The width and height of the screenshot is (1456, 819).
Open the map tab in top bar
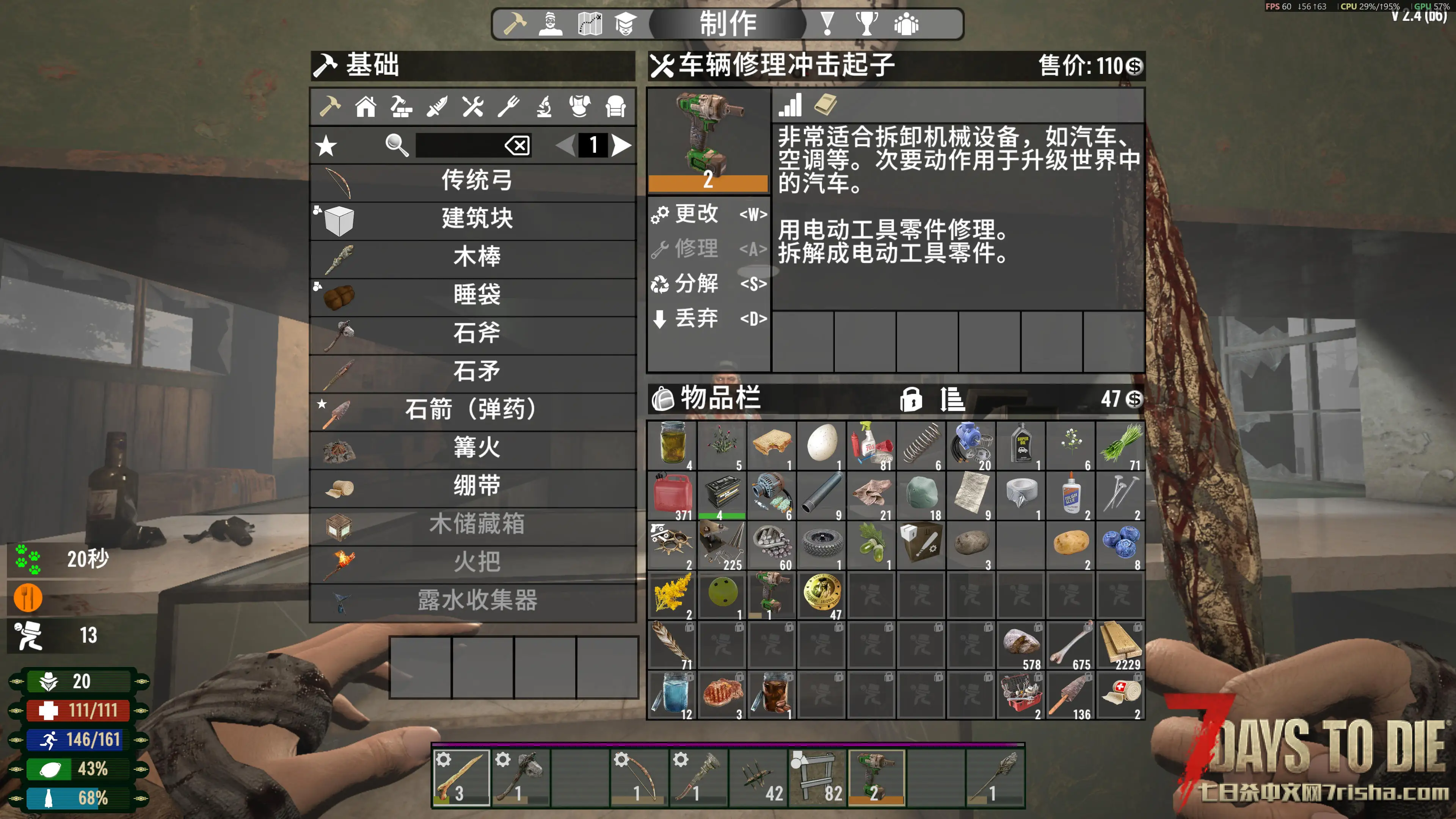coord(590,24)
